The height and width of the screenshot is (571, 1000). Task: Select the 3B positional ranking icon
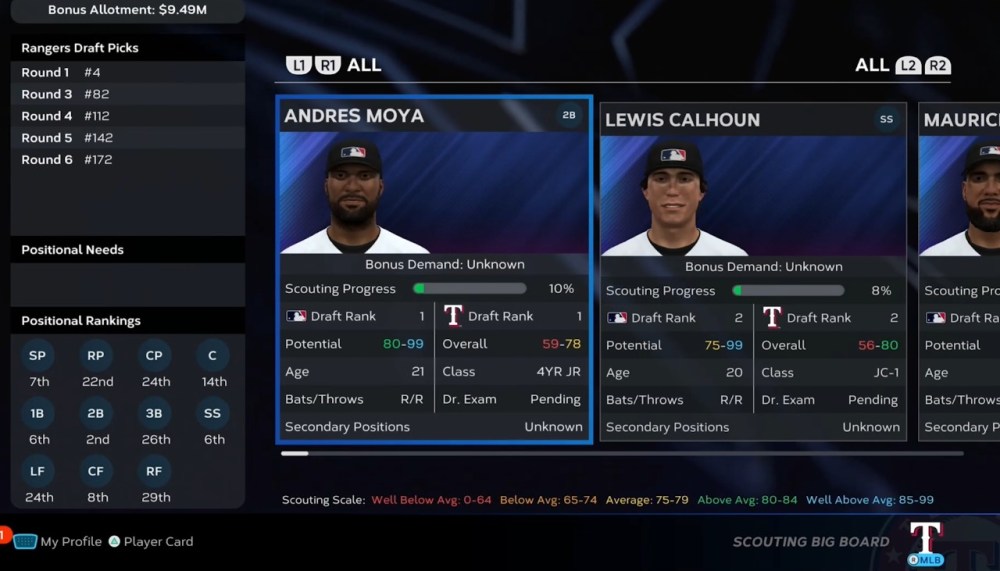point(155,414)
